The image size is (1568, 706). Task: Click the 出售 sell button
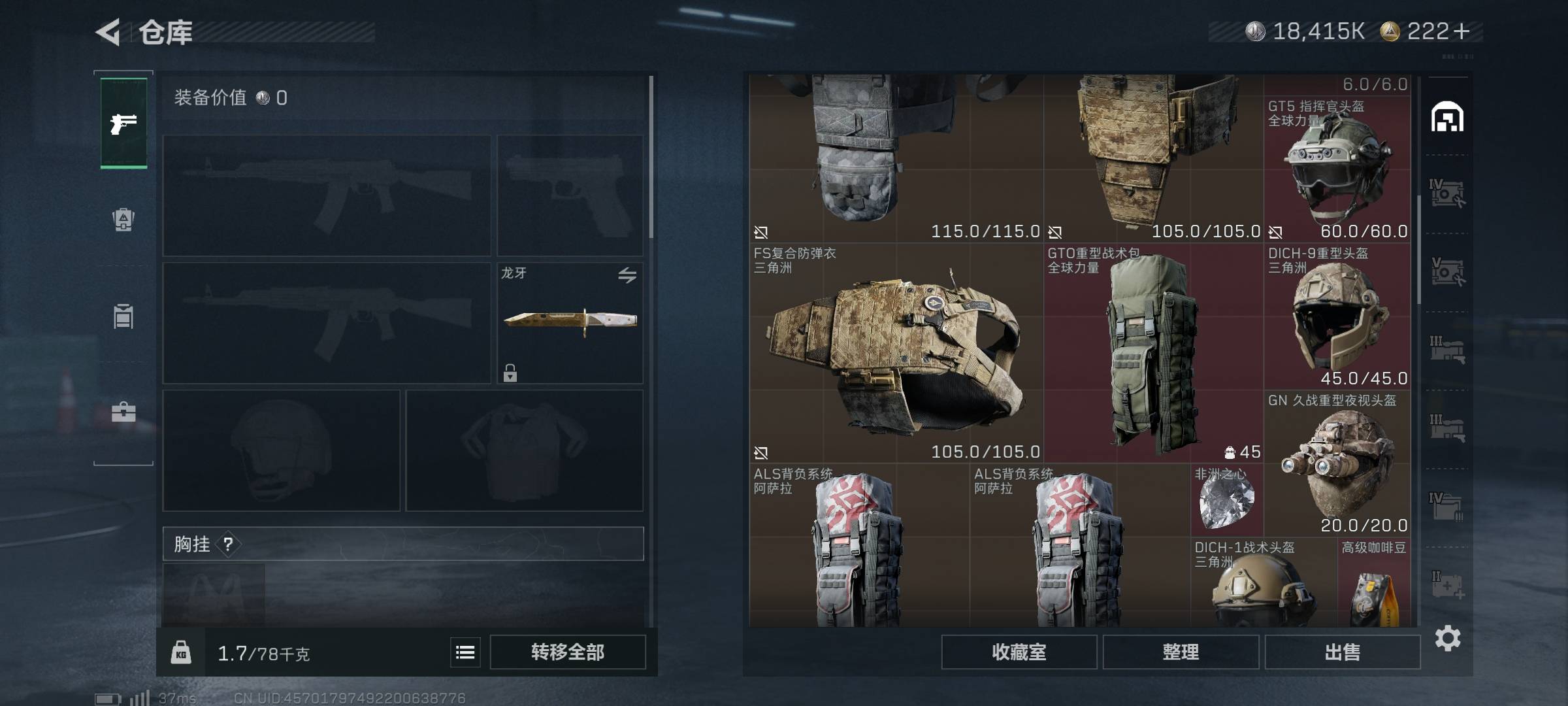1342,652
